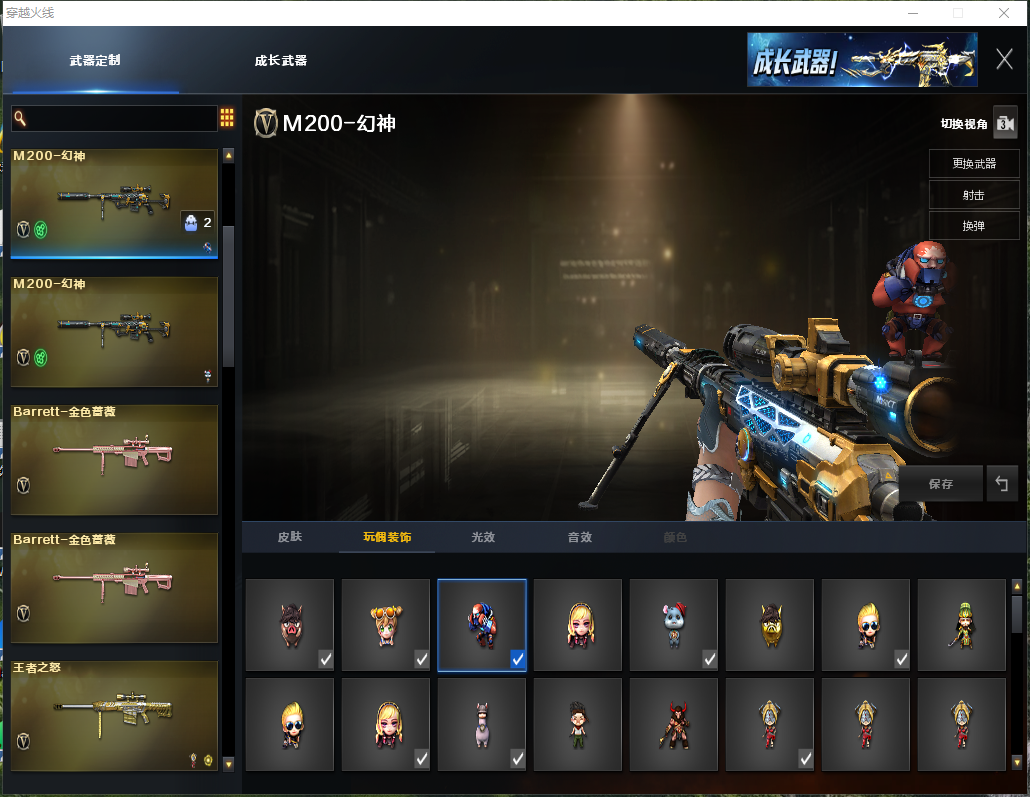
Task: Switch to the 成长武器 tab
Action: pos(280,61)
